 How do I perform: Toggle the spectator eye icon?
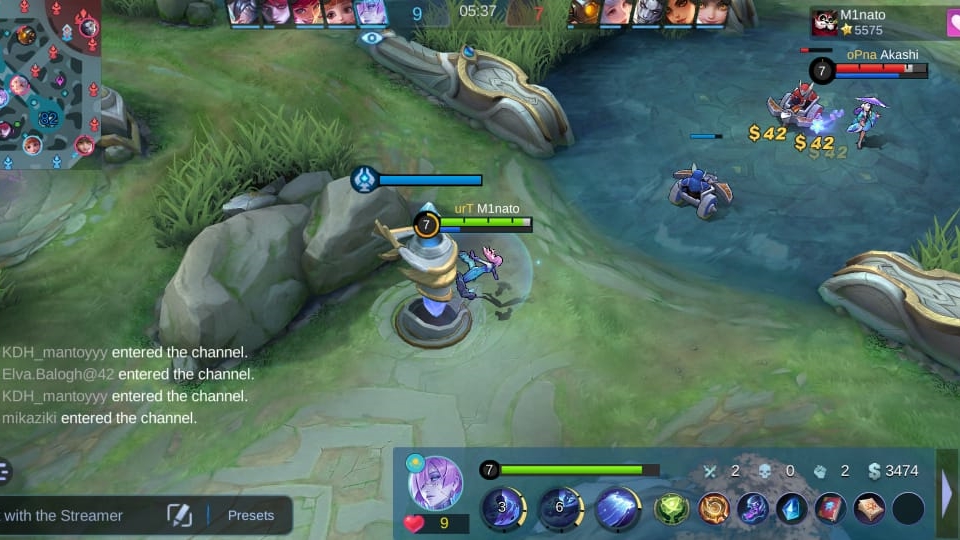pyautogui.click(x=371, y=38)
